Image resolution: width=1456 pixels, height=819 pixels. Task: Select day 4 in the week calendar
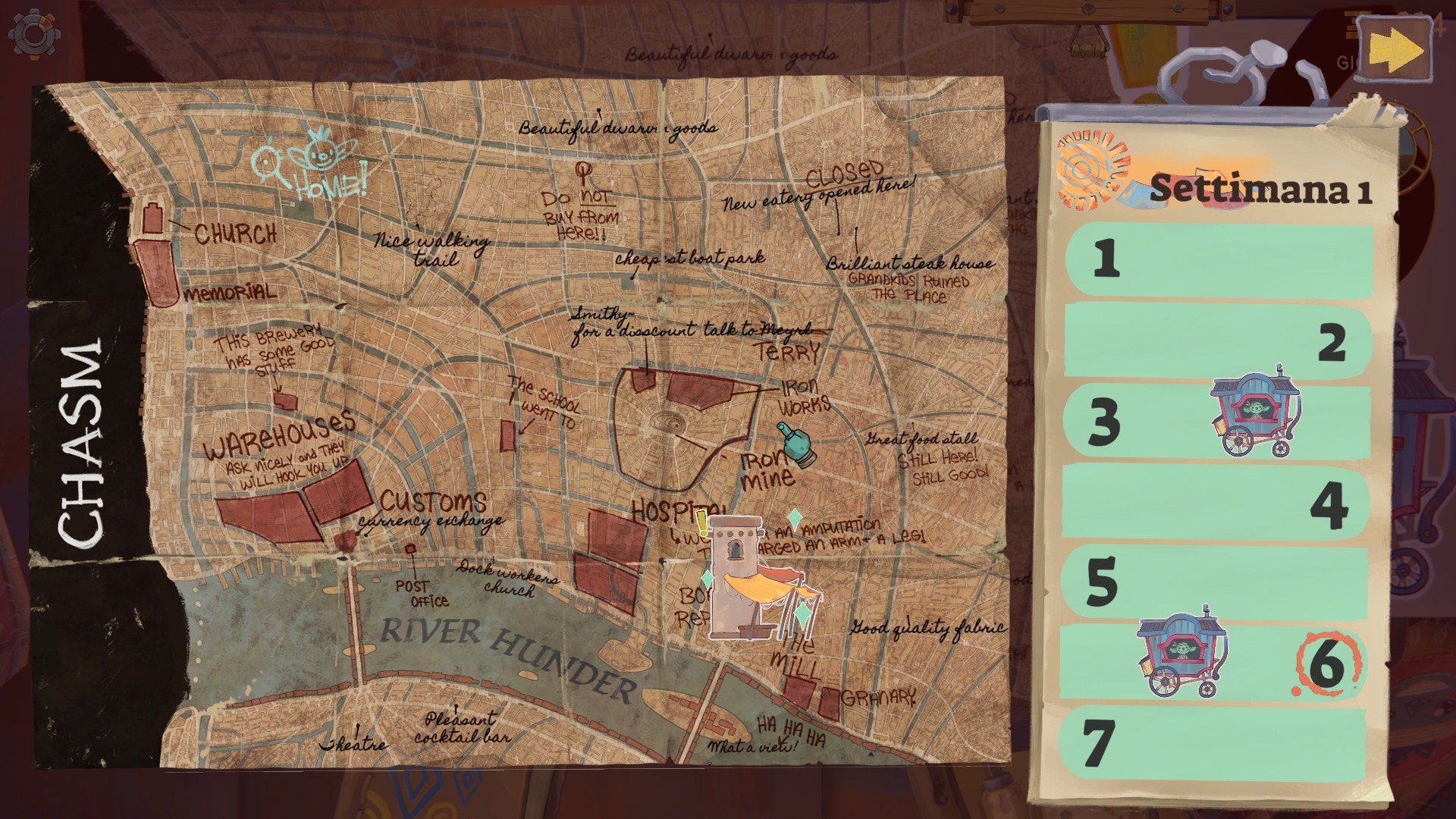tap(1218, 504)
